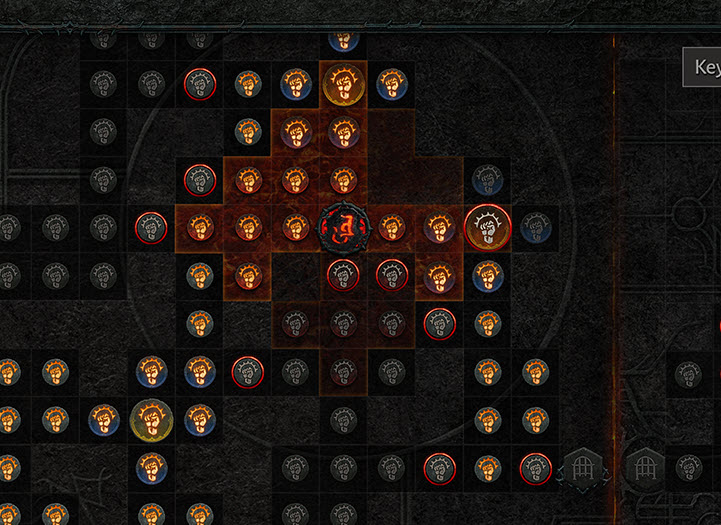The image size is (721, 525).
Task: Activate the board gate node with the spiked frame
Action: pyautogui.click(x=583, y=467)
